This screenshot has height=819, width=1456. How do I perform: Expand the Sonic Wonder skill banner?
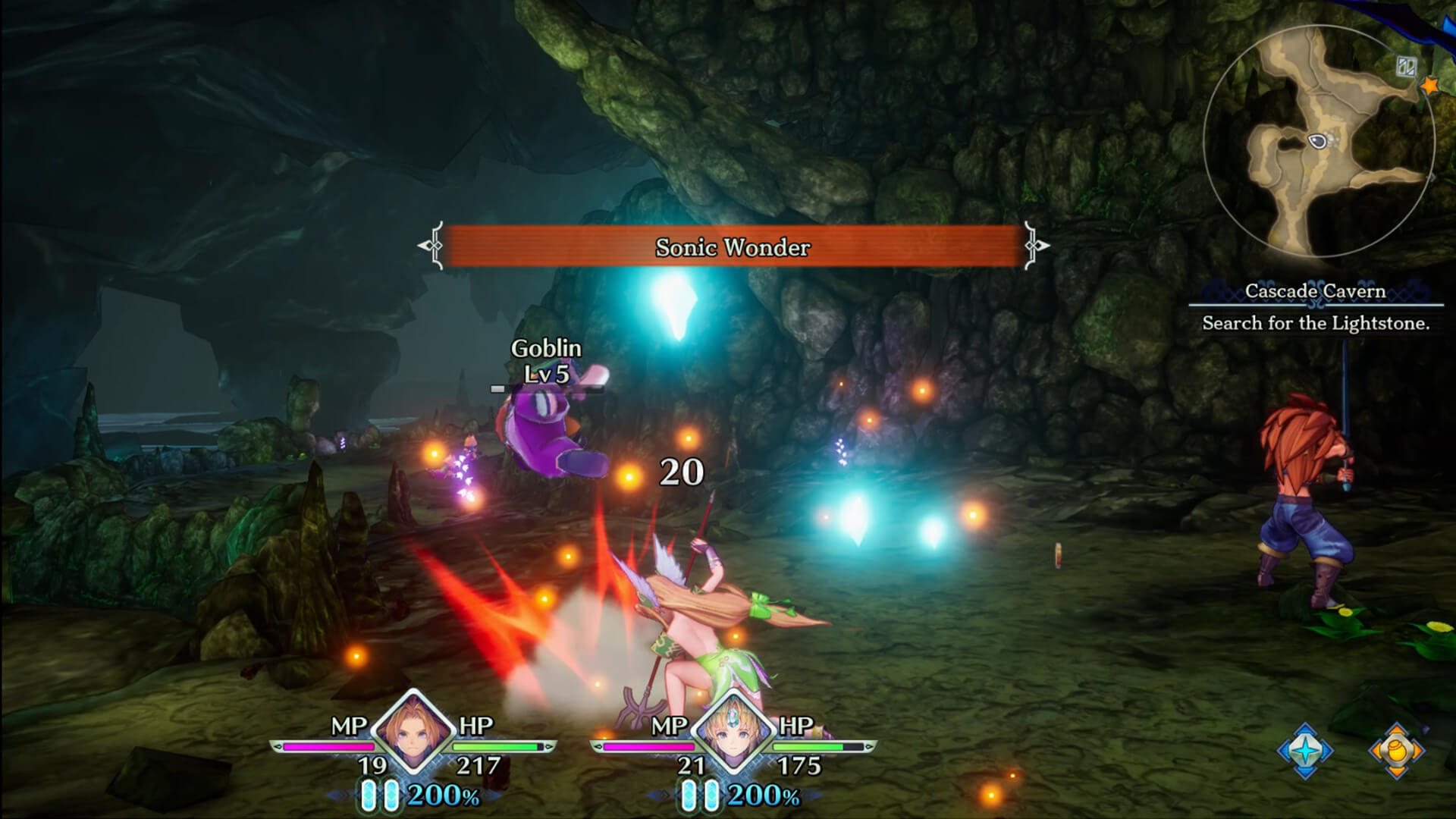tap(733, 246)
